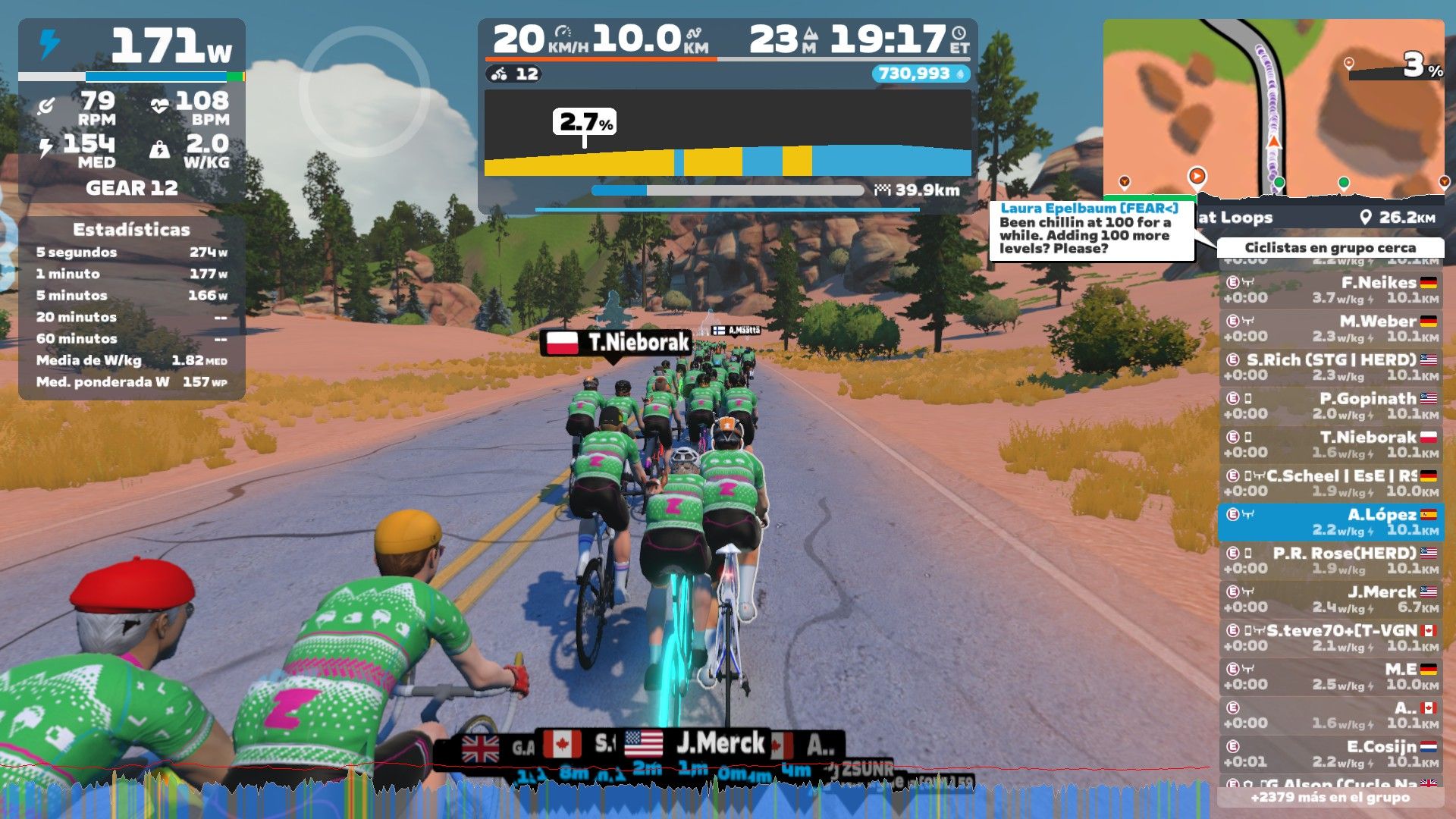This screenshot has height=819, width=1456.
Task: Select the S.Rich (STG | HERD) rider row
Action: 1331,367
